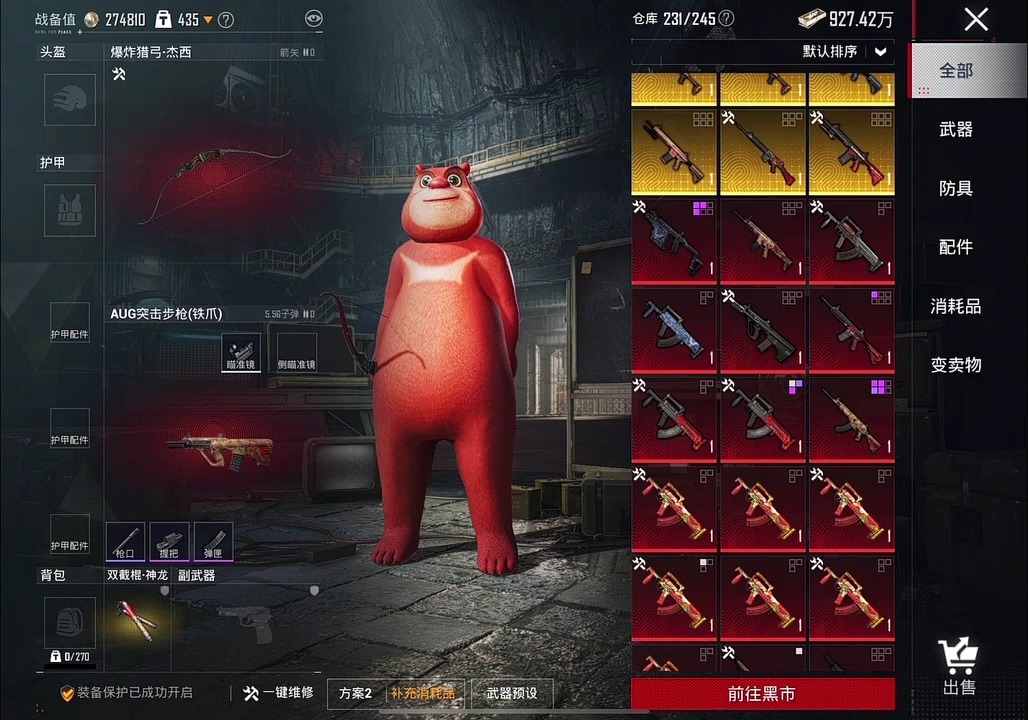Choose the 消耗品 category tab
This screenshot has width=1028, height=720.
tap(956, 306)
